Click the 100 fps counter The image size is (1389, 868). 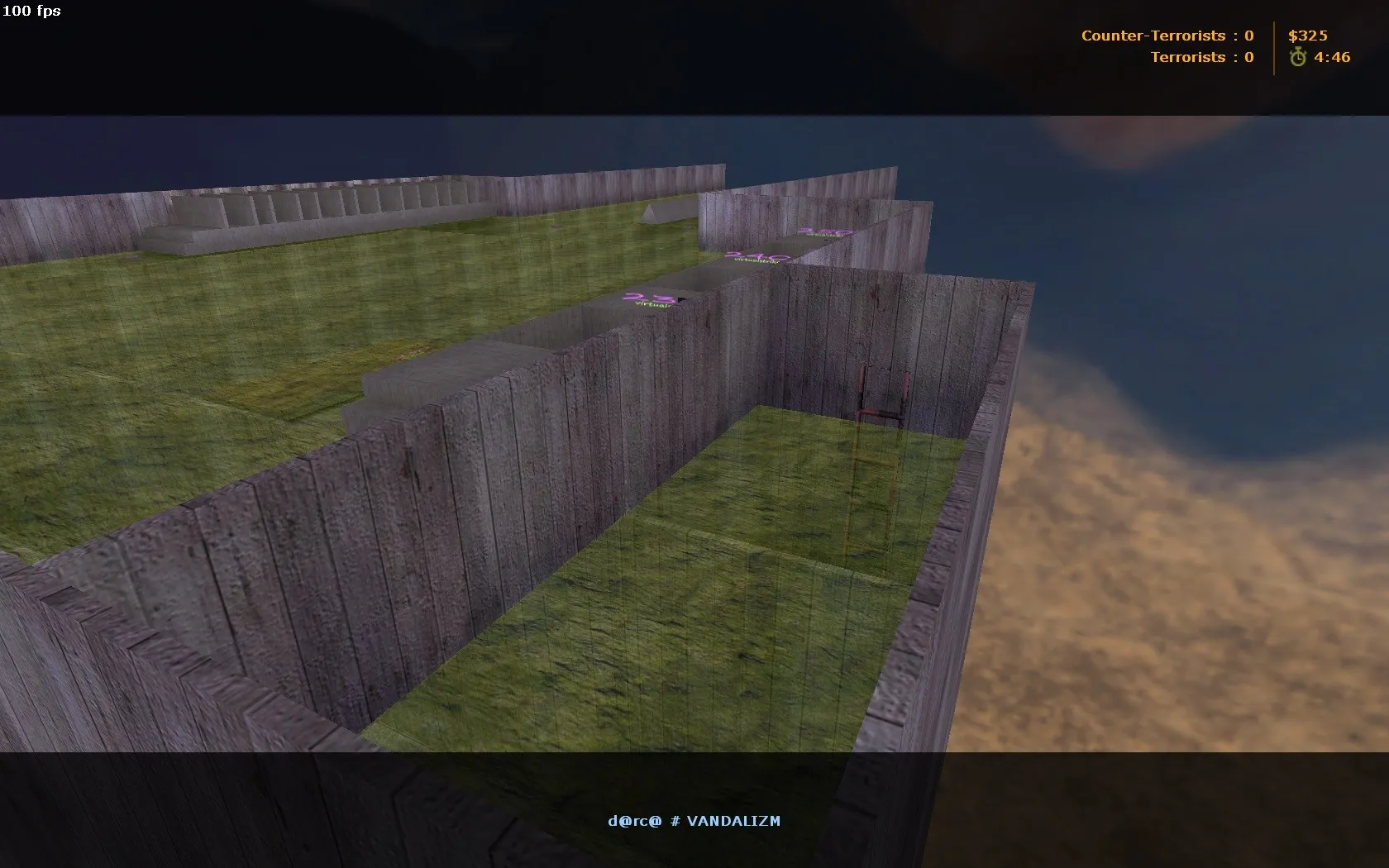coord(30,12)
